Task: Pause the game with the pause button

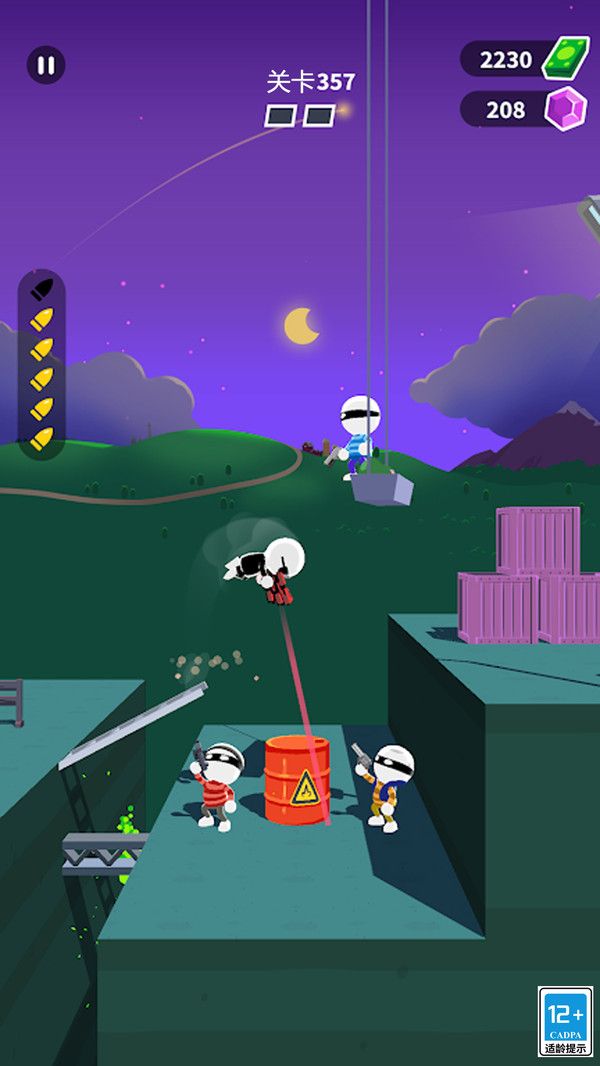Action: click(45, 65)
